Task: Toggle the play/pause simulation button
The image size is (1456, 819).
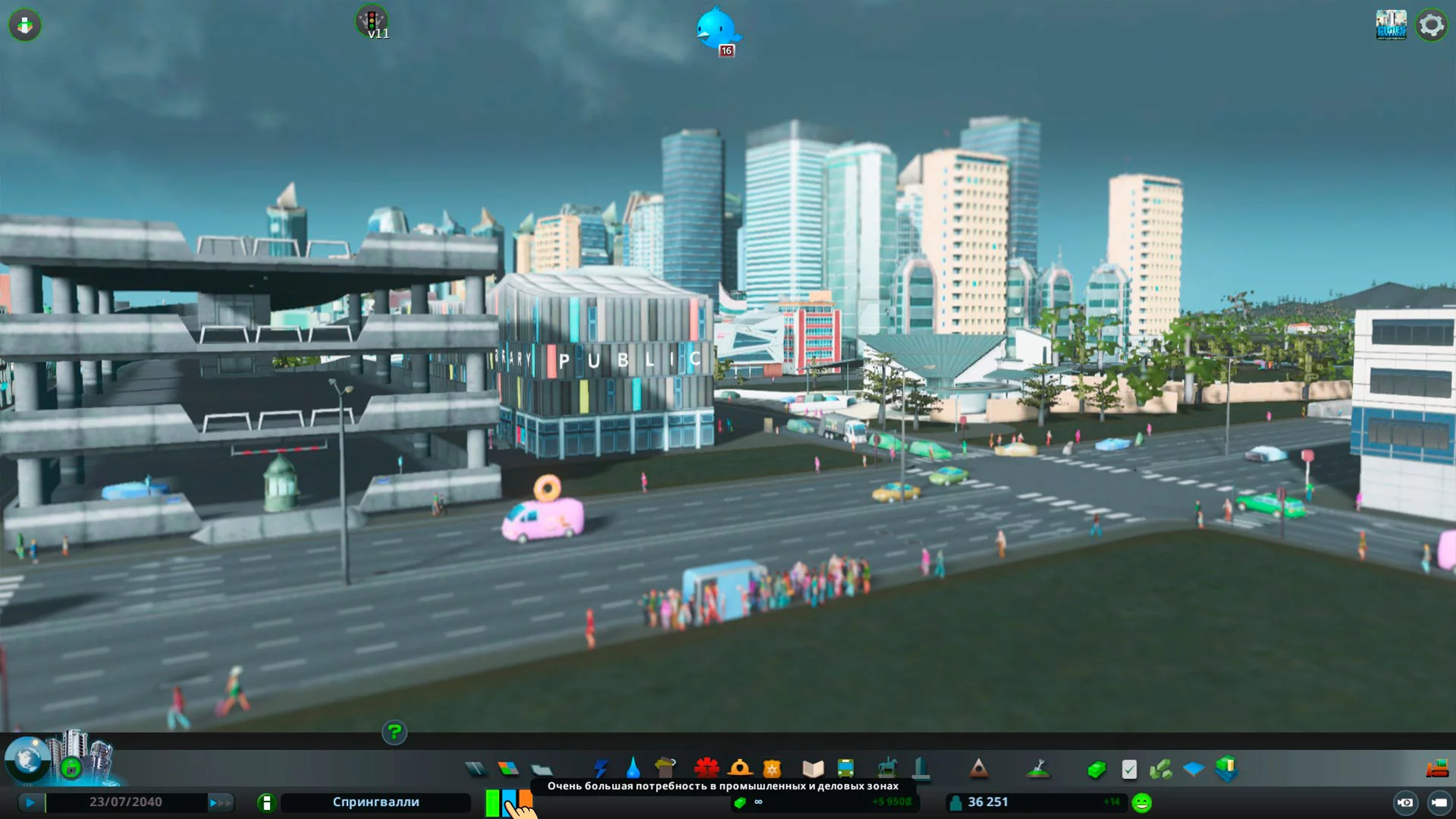Action: [x=30, y=802]
